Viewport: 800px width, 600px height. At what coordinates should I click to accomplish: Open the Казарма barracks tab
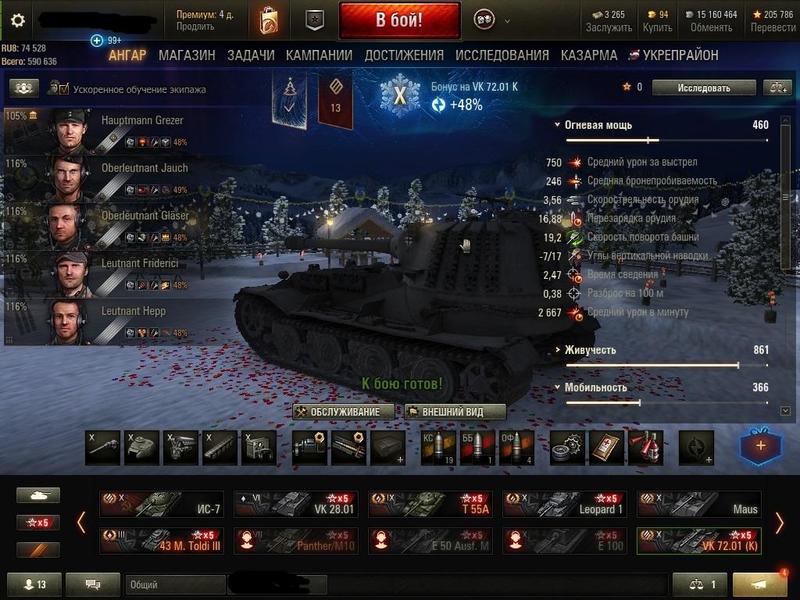589,56
